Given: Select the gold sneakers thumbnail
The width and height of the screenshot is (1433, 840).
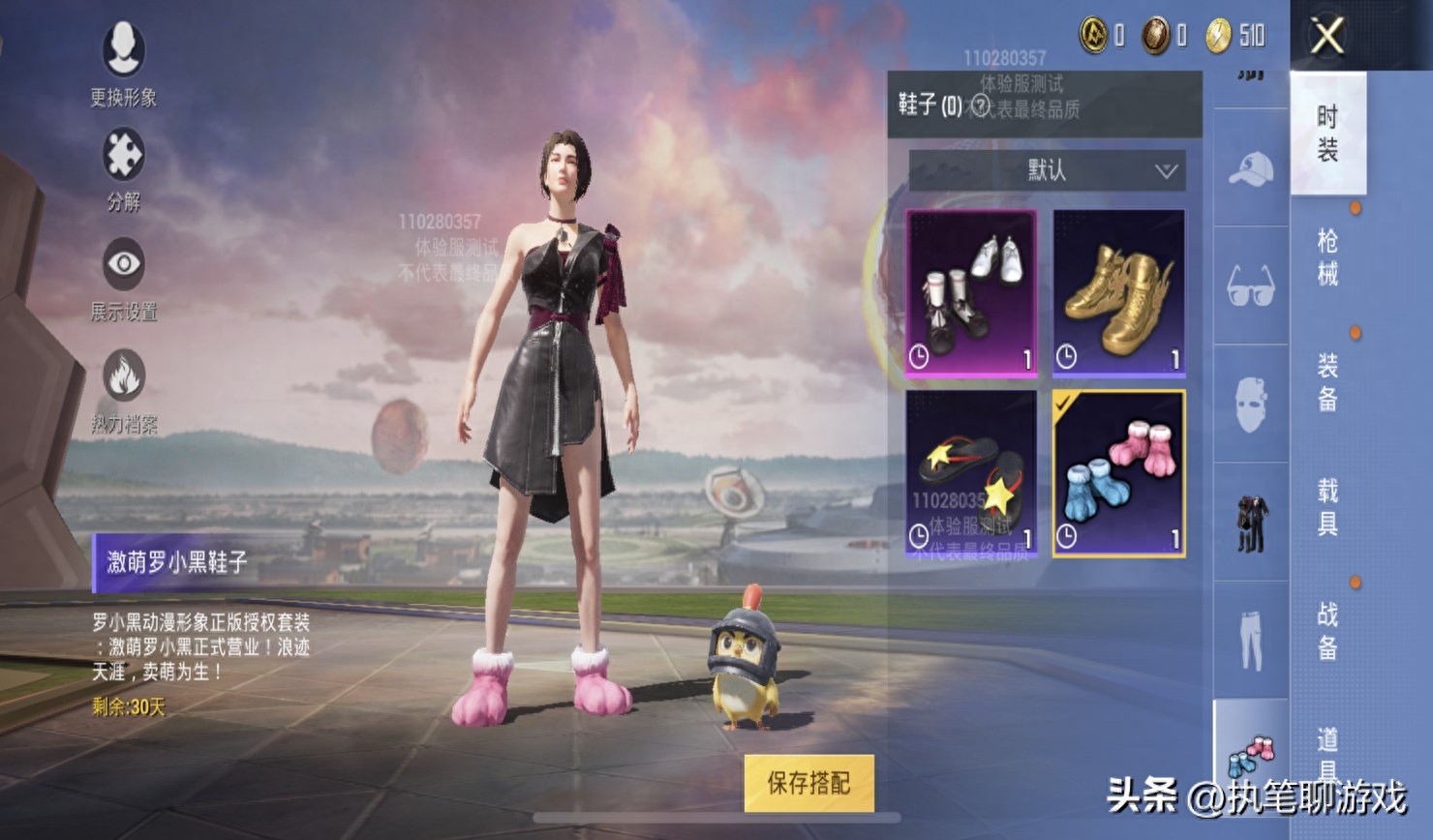Looking at the screenshot, I should tap(1118, 290).
